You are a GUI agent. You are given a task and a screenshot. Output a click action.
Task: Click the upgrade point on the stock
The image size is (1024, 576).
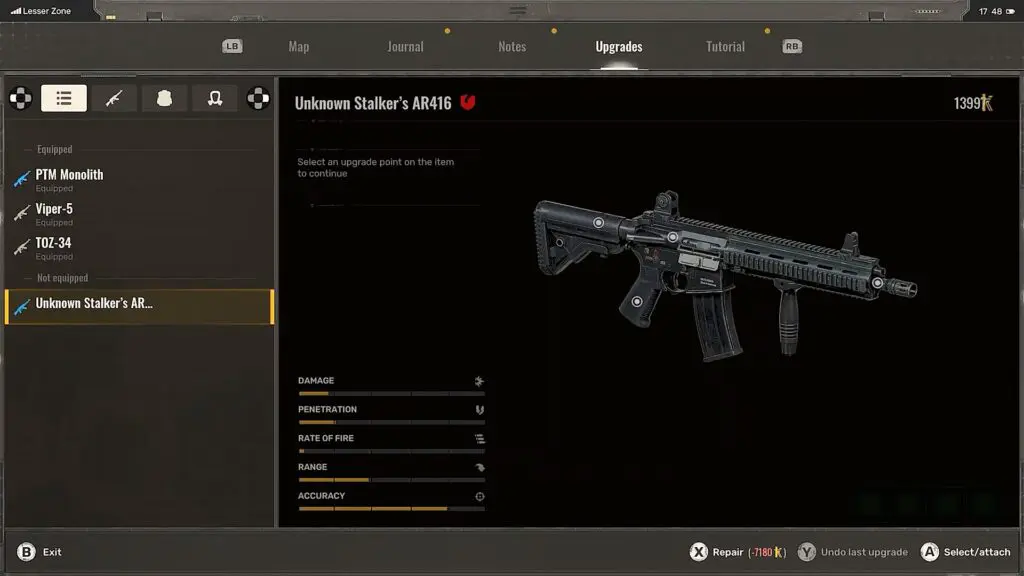tap(598, 223)
